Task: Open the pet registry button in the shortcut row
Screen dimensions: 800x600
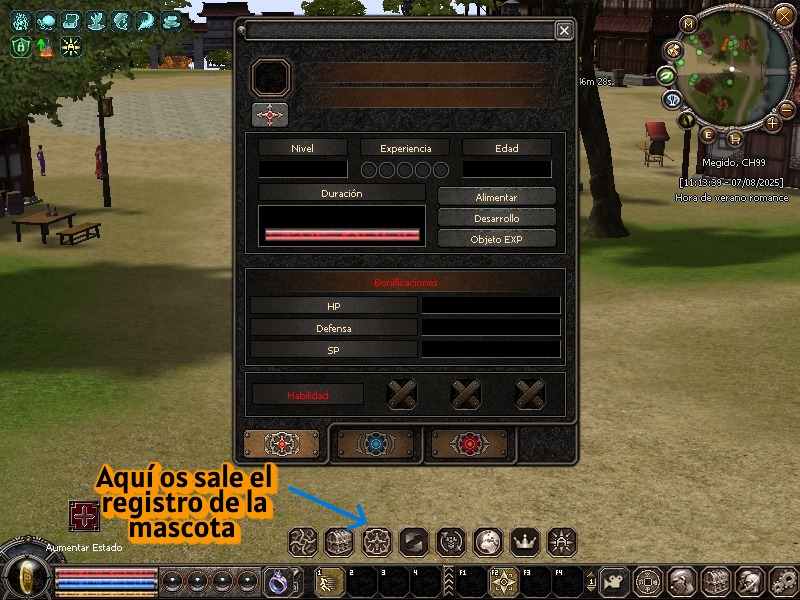Action: [x=377, y=542]
